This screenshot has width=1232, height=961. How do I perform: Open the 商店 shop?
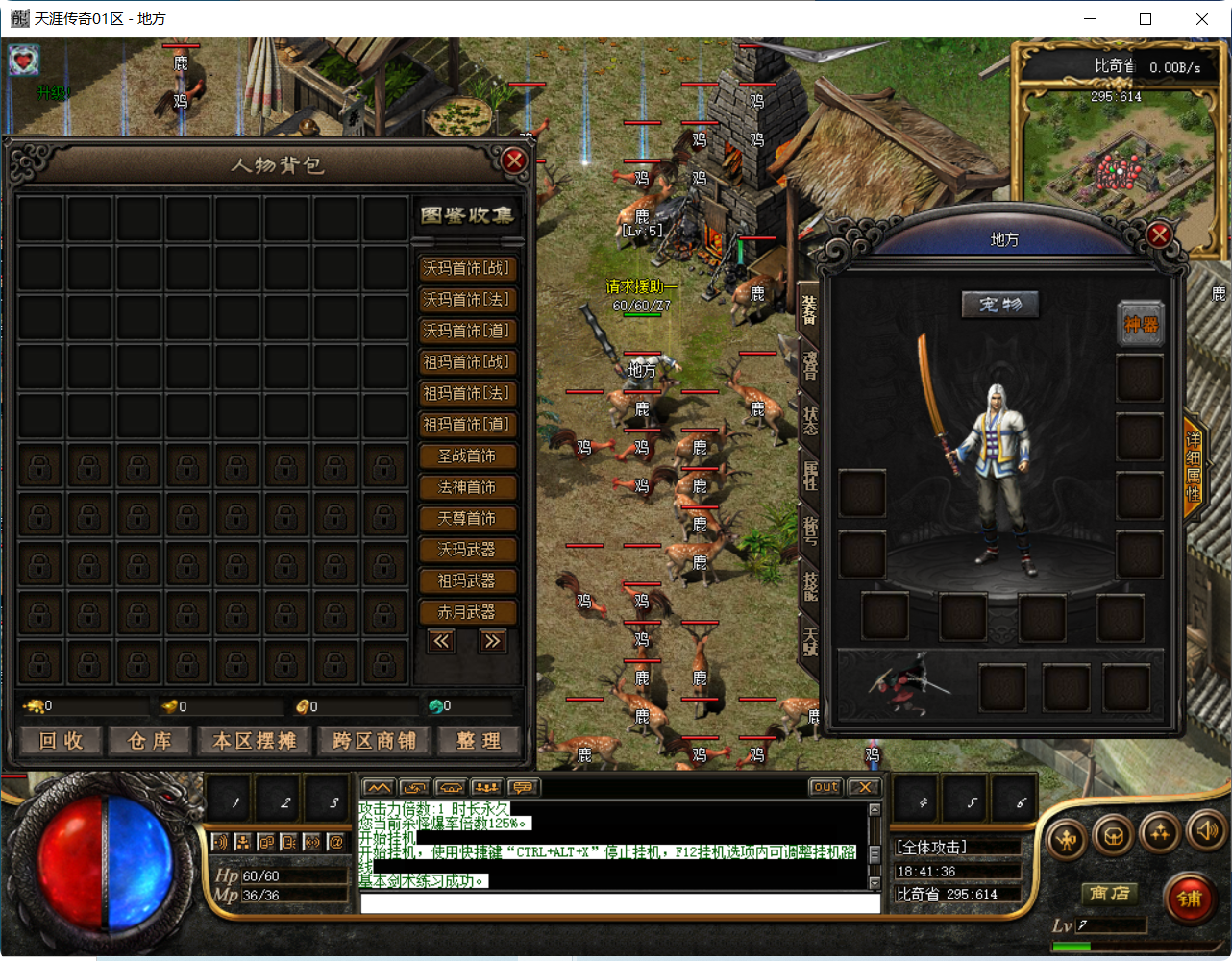1109,894
